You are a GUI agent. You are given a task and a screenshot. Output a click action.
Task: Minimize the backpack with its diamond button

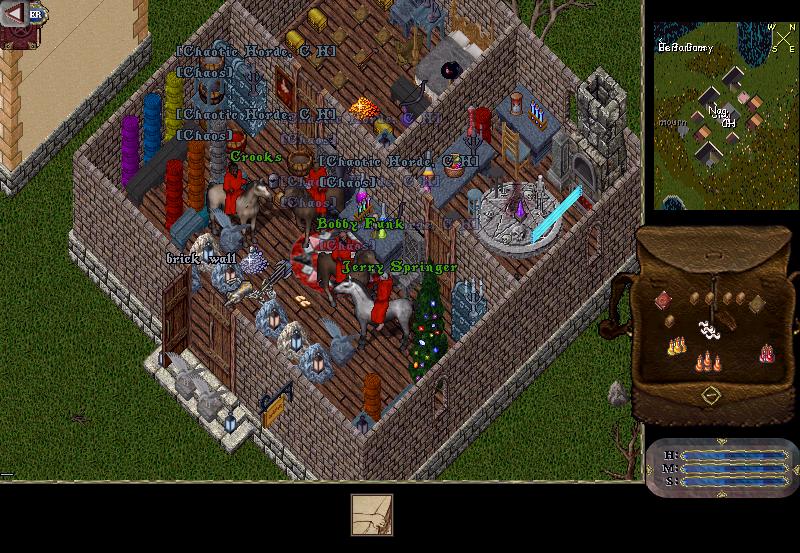point(710,394)
